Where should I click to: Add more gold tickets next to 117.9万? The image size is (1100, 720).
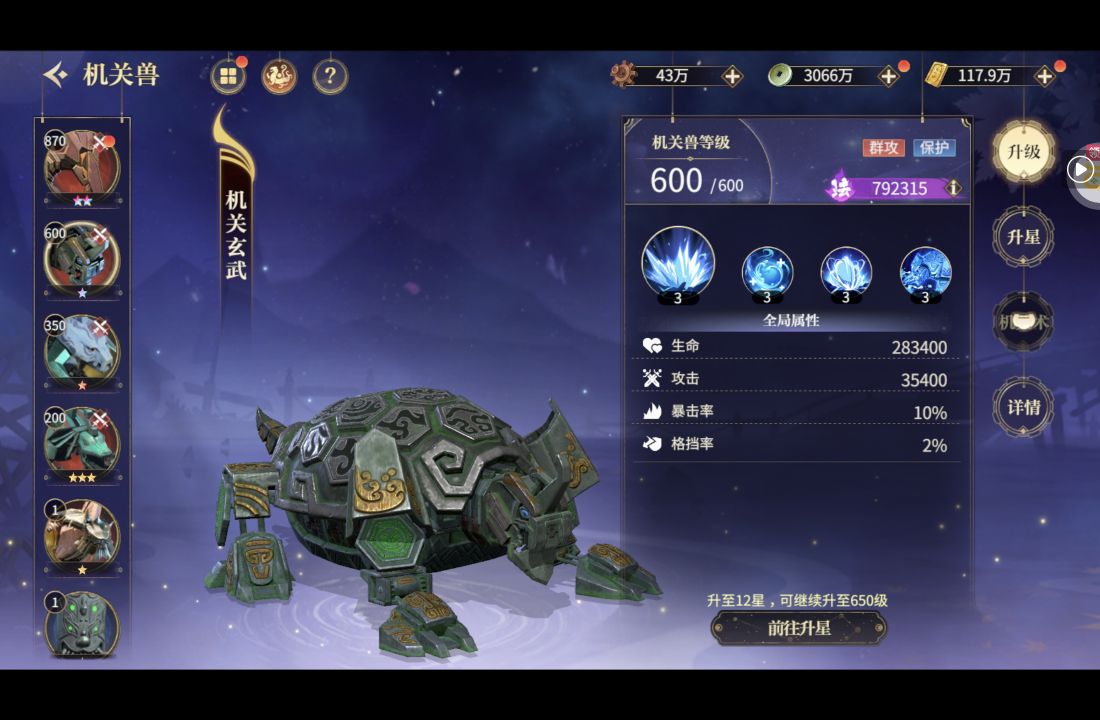tap(1044, 76)
